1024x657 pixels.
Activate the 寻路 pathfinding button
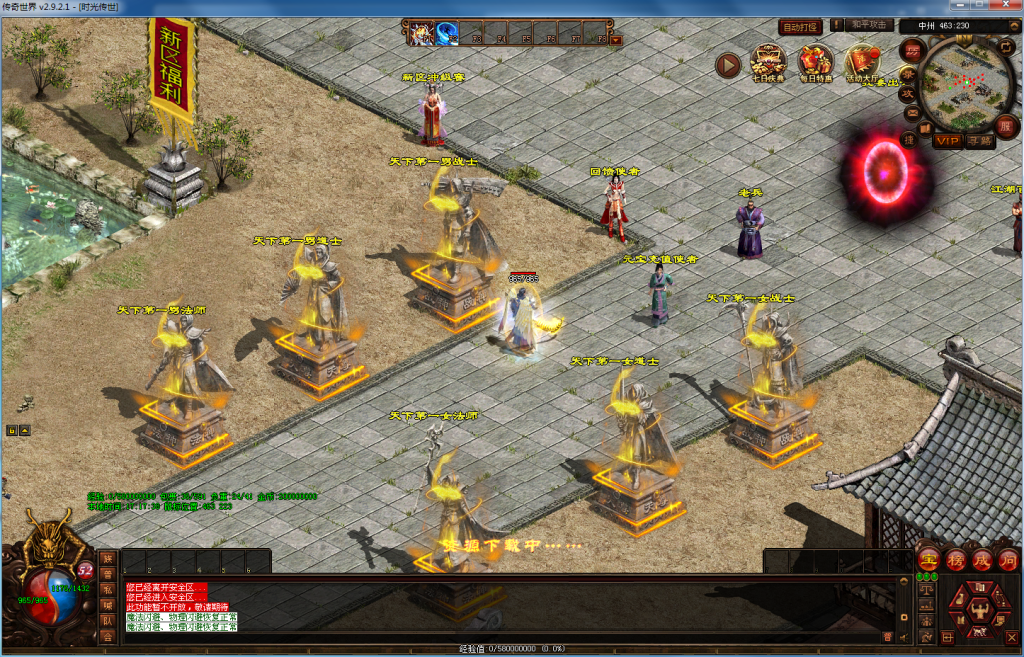(x=980, y=141)
